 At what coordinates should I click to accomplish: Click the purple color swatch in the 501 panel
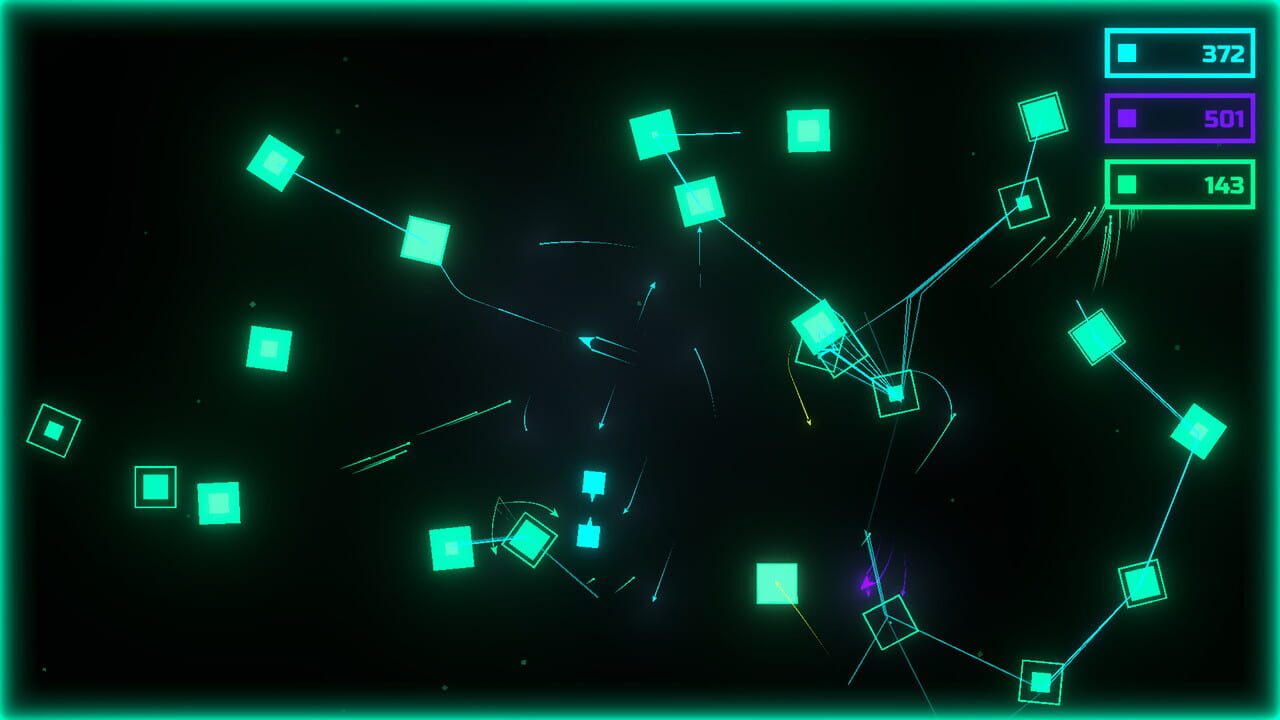click(1126, 120)
